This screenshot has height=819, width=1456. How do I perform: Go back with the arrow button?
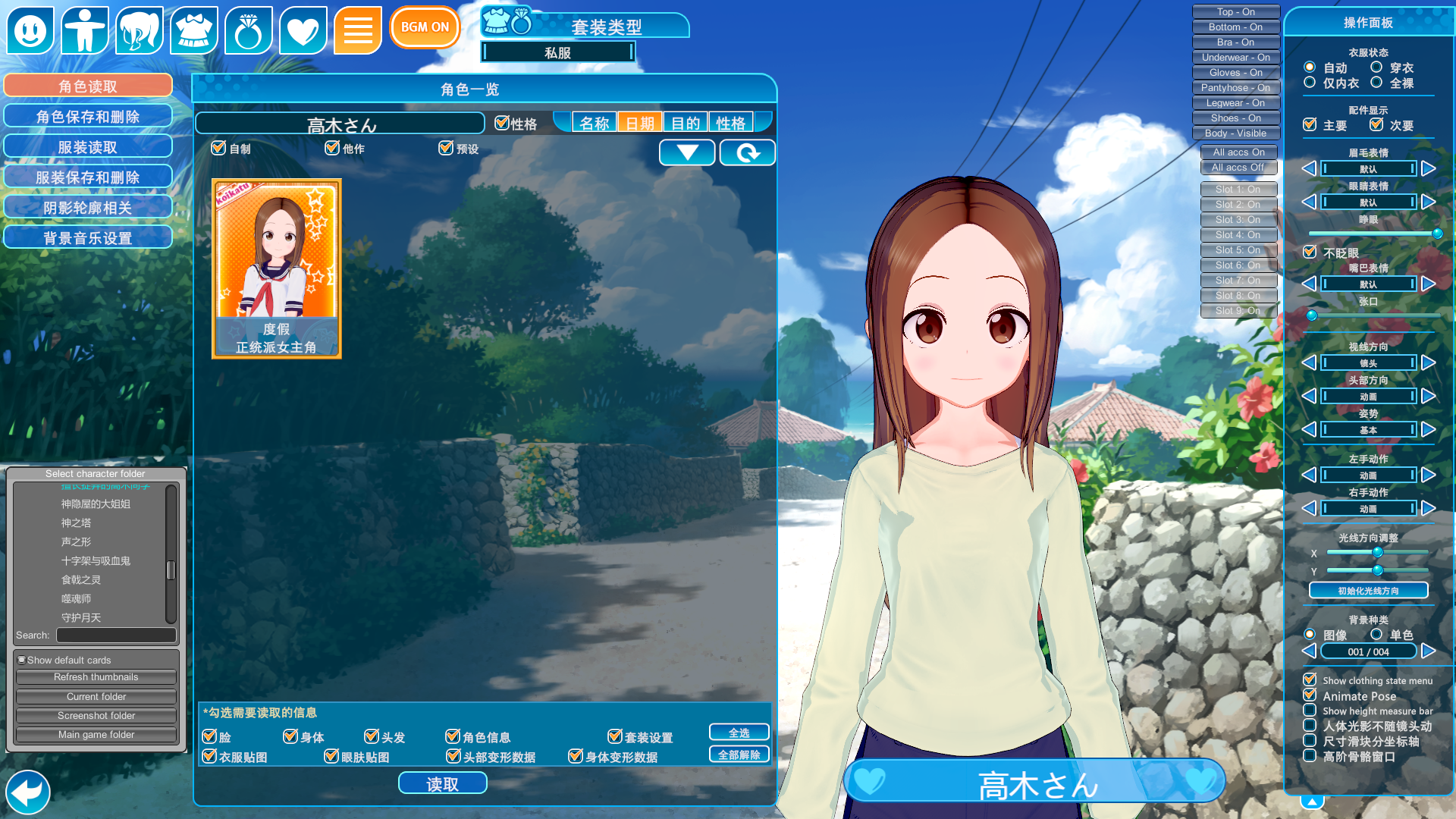click(x=28, y=792)
